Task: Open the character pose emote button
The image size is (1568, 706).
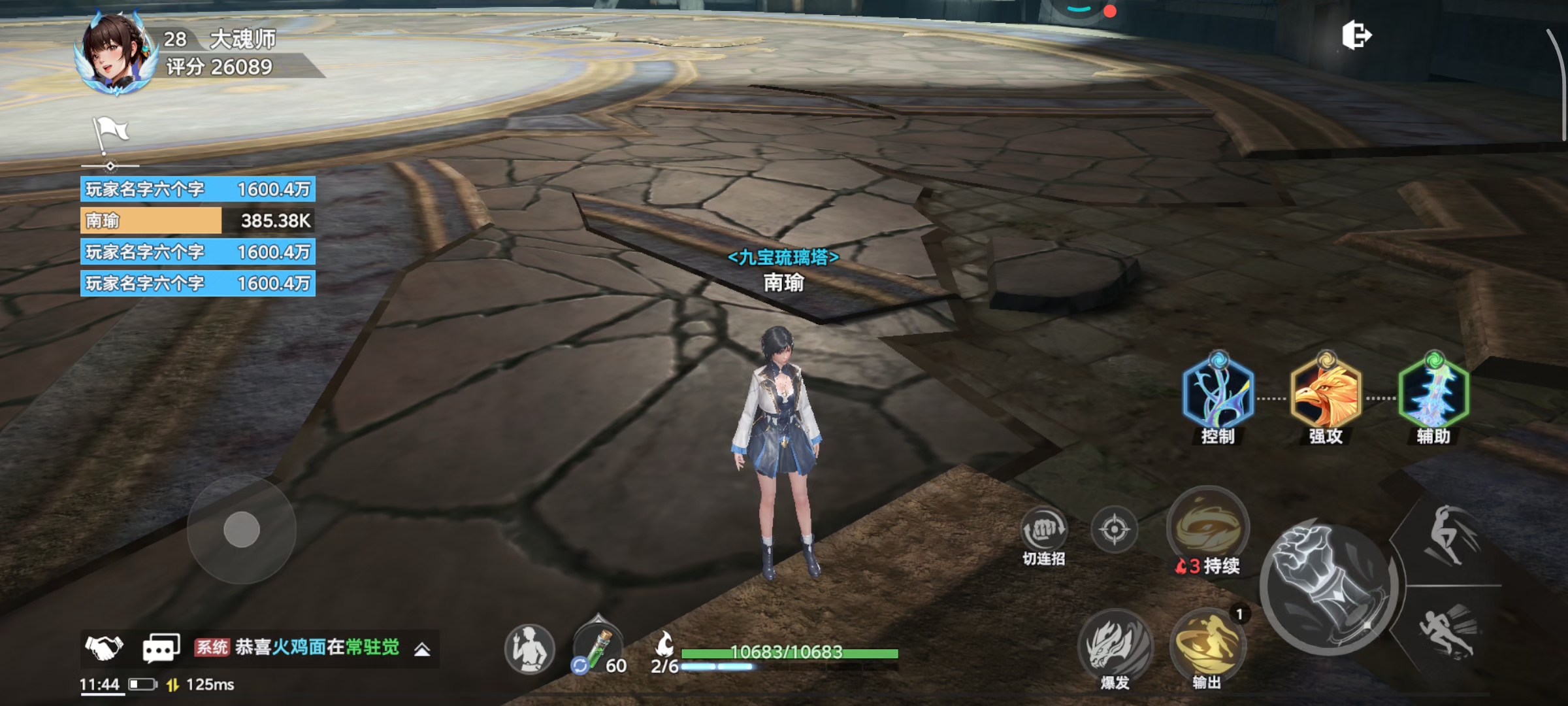Action: click(529, 649)
